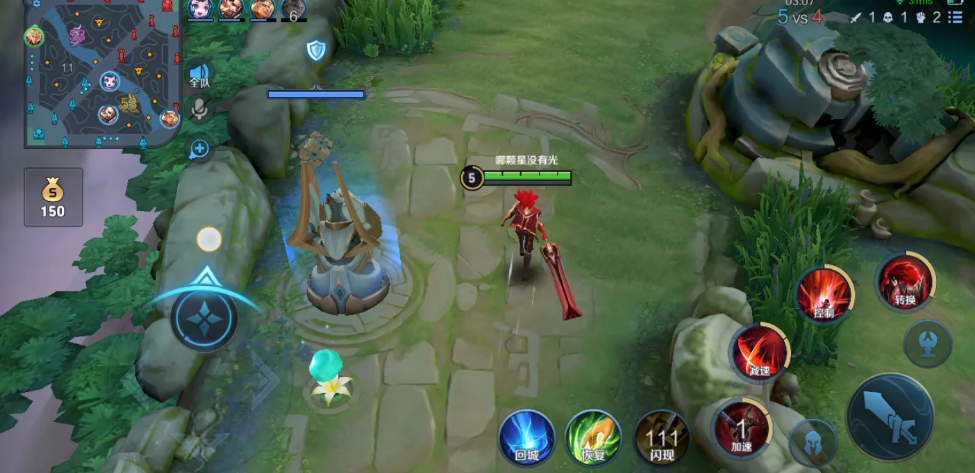Cast the 闪现 flash spell
975x473 pixels.
coord(661,436)
